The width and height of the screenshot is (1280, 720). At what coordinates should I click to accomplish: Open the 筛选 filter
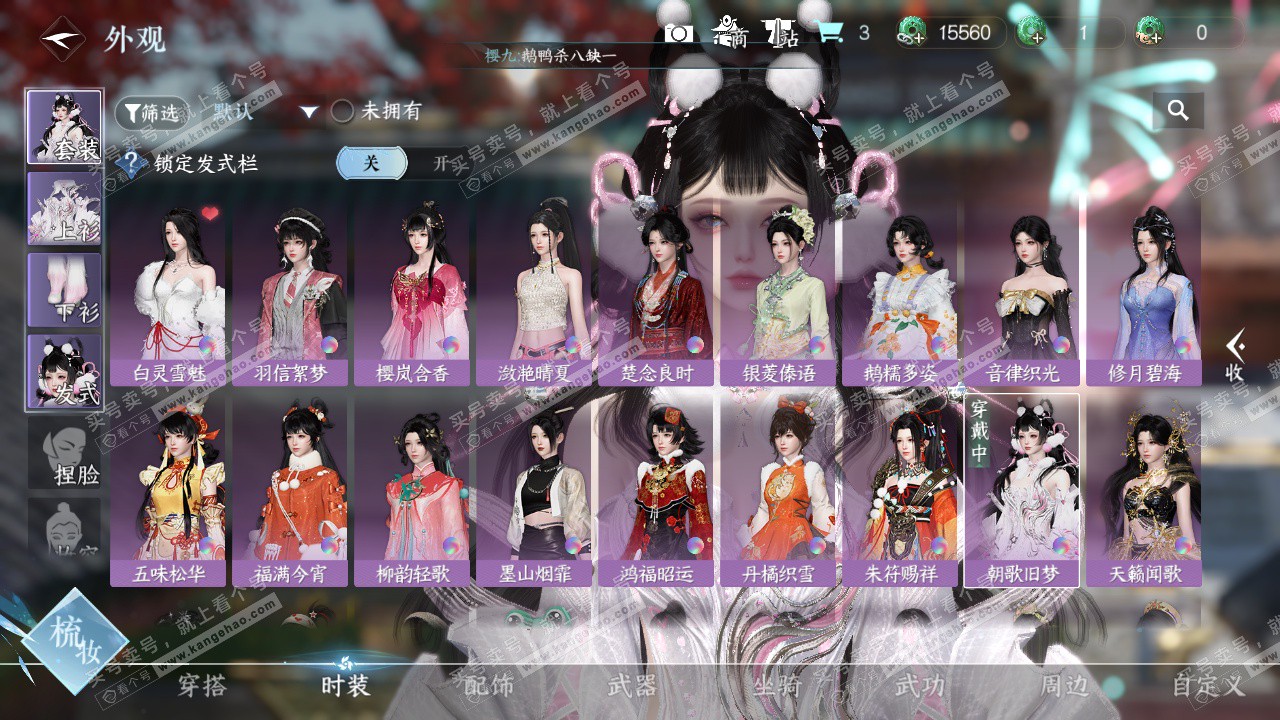(x=150, y=113)
